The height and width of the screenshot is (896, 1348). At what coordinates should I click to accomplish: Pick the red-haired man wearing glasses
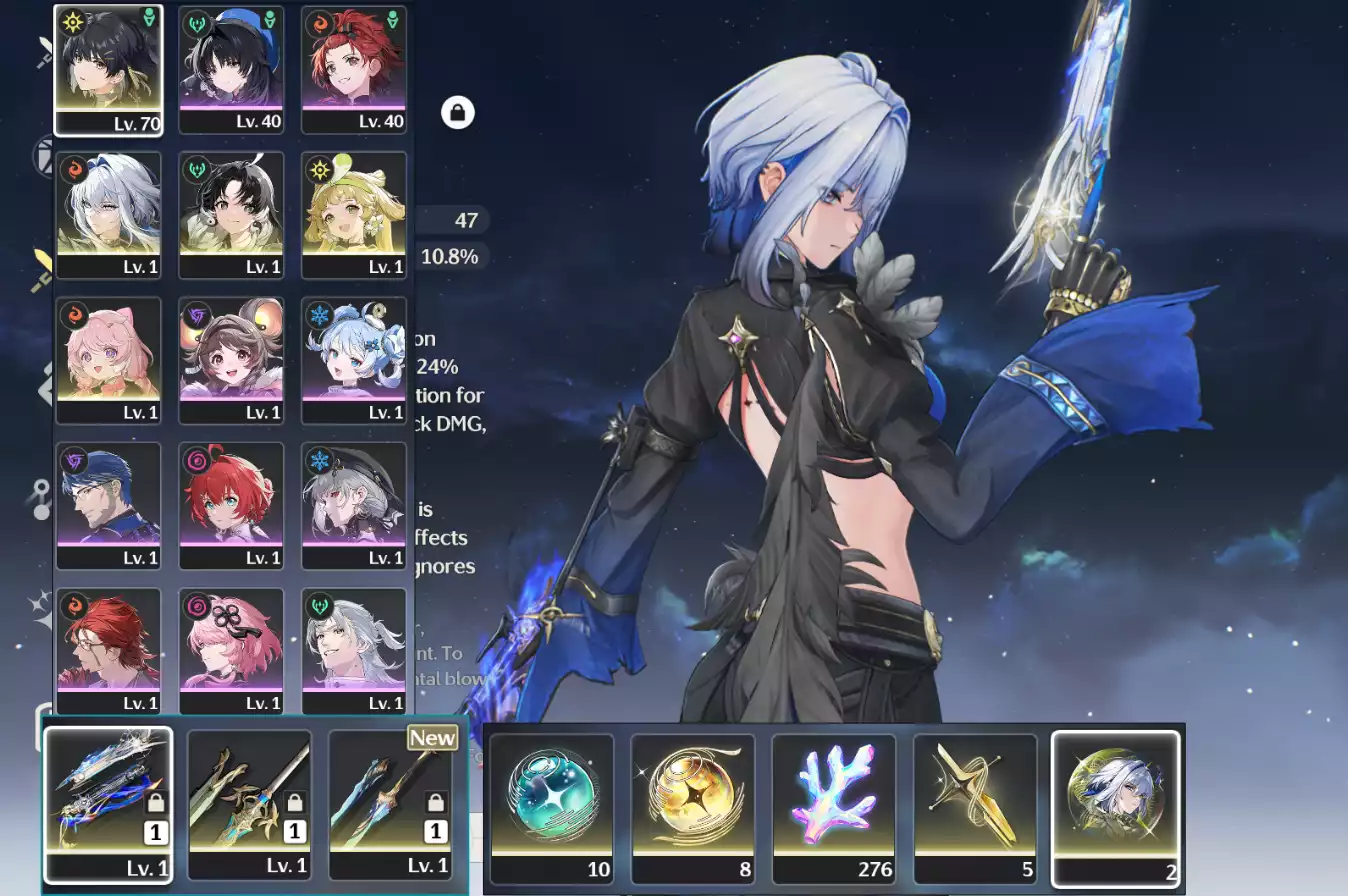(108, 650)
